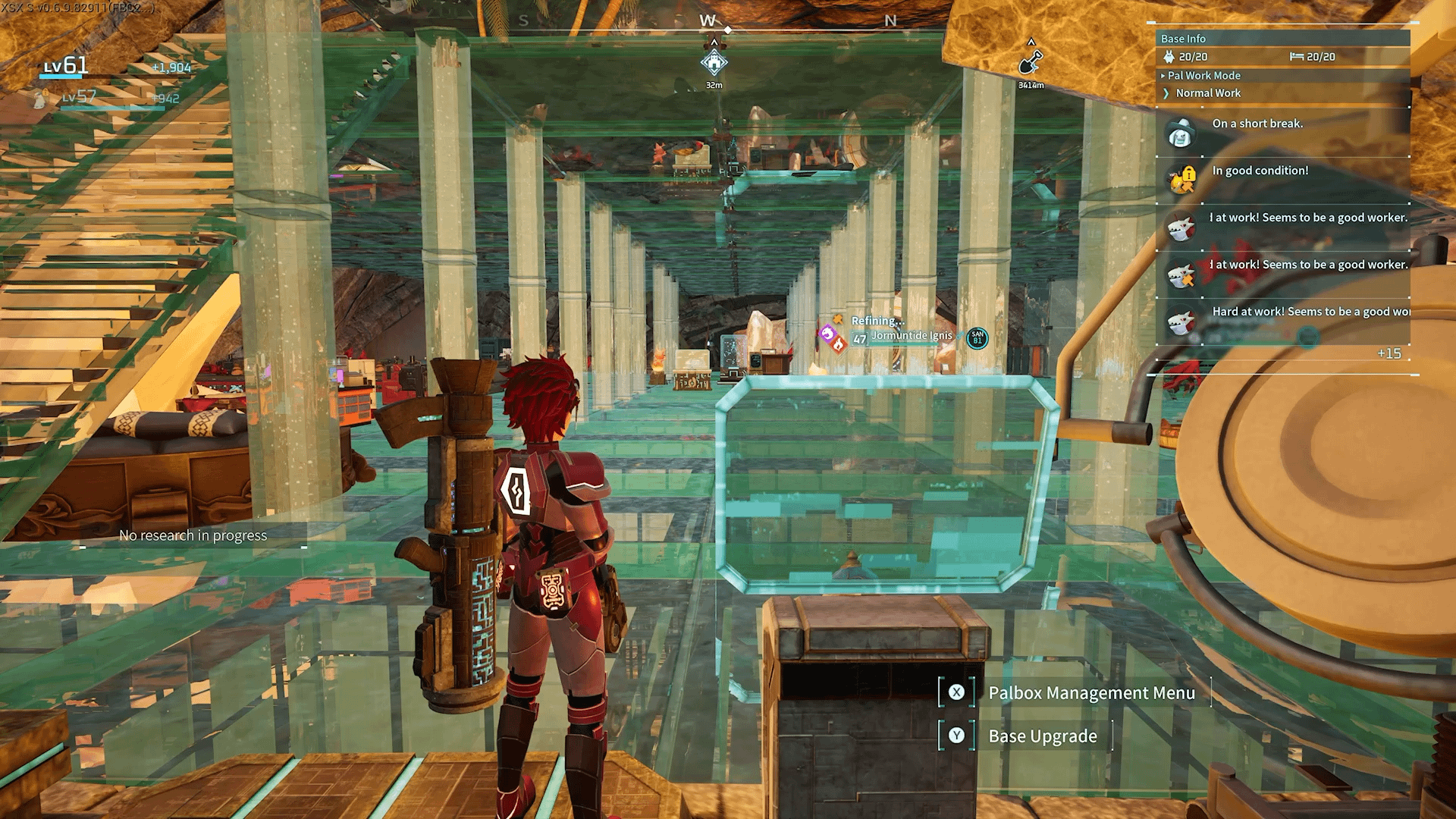1456x819 pixels.
Task: Show the +15 remaining pals
Action: [1389, 354]
